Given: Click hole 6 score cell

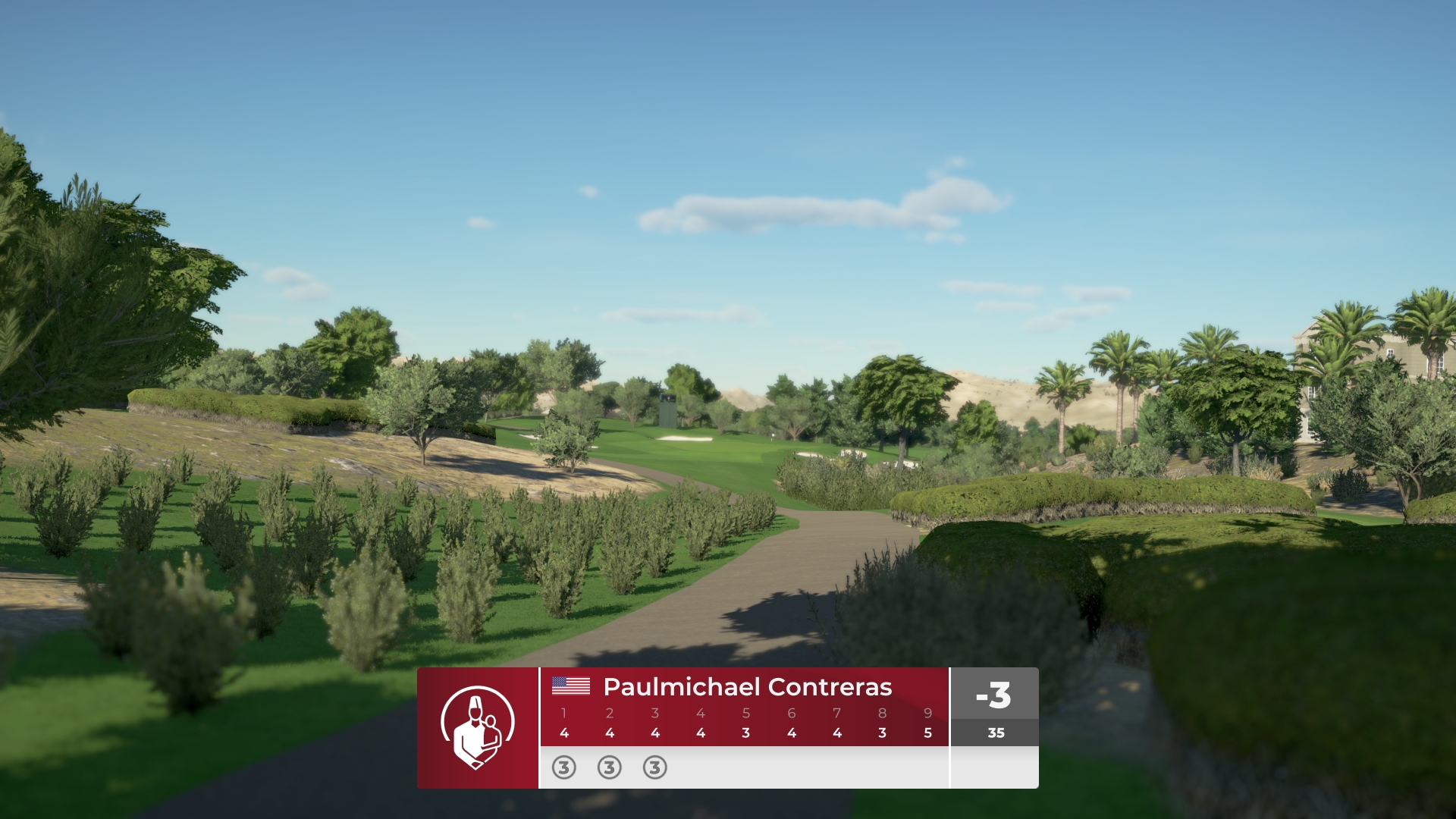Looking at the screenshot, I should [791, 733].
